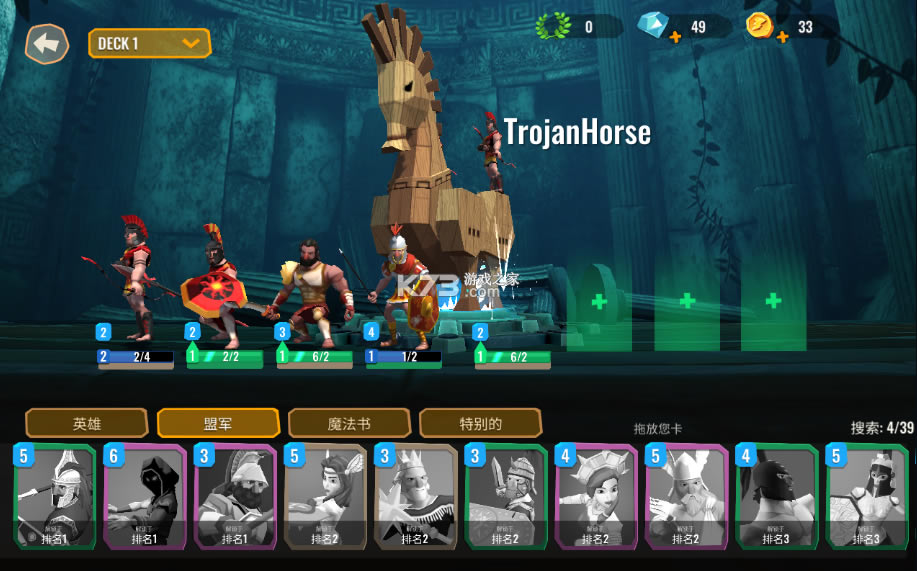Choose the bearded brawler deck unit
917x571 pixels.
tap(310, 285)
